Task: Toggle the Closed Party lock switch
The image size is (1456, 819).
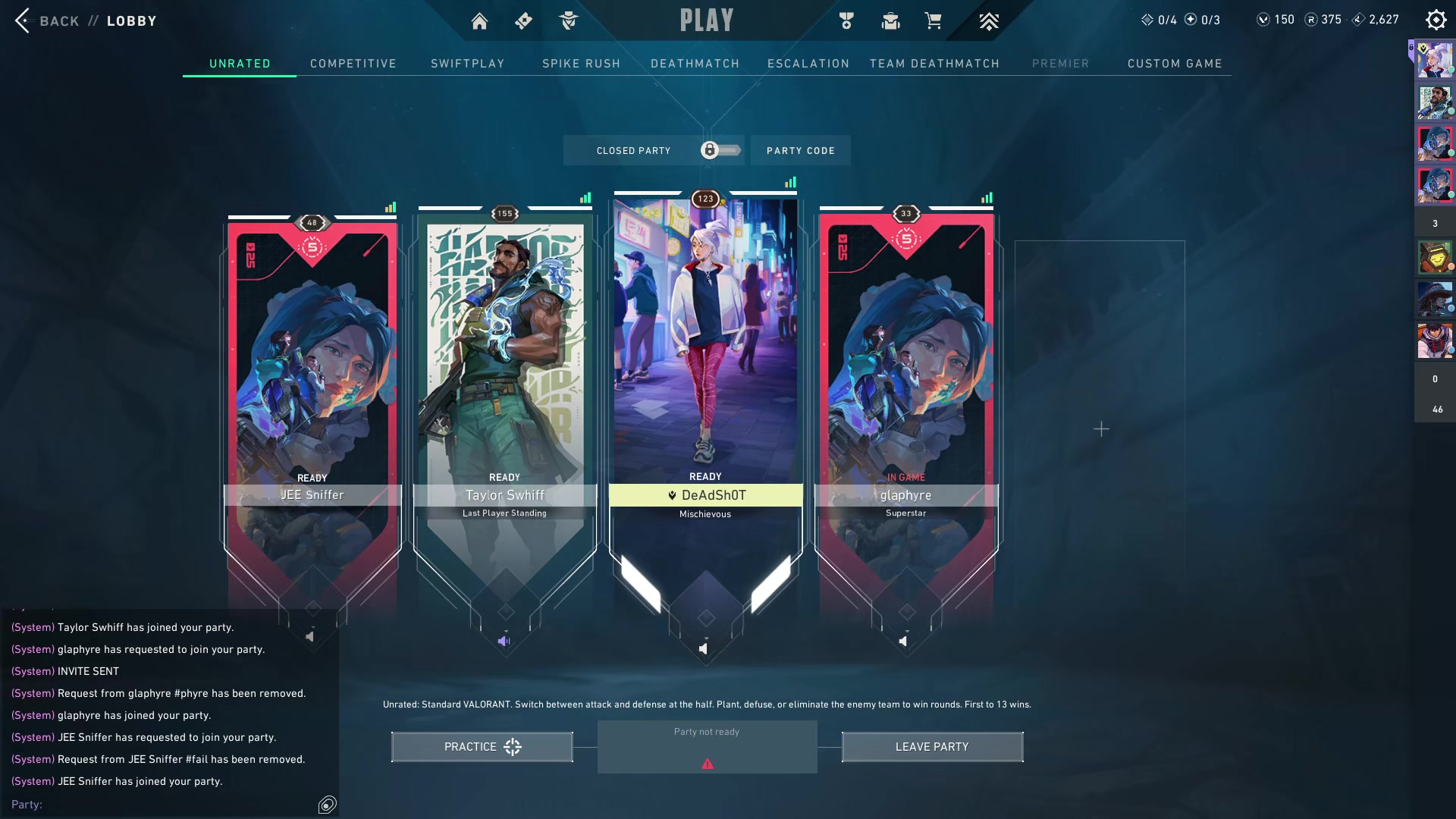Action: point(720,150)
